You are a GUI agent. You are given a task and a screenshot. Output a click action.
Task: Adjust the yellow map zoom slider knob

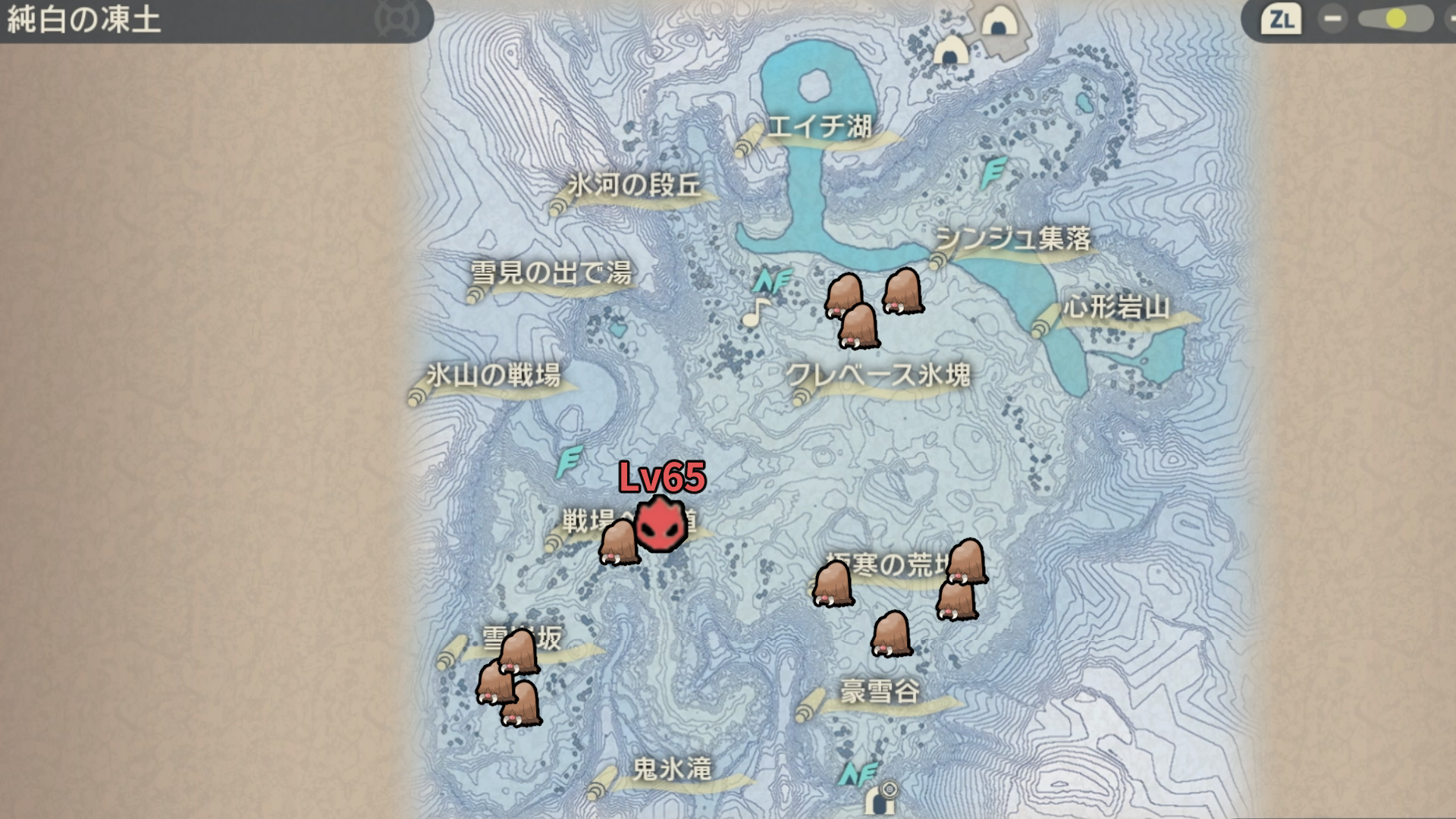point(1395,19)
